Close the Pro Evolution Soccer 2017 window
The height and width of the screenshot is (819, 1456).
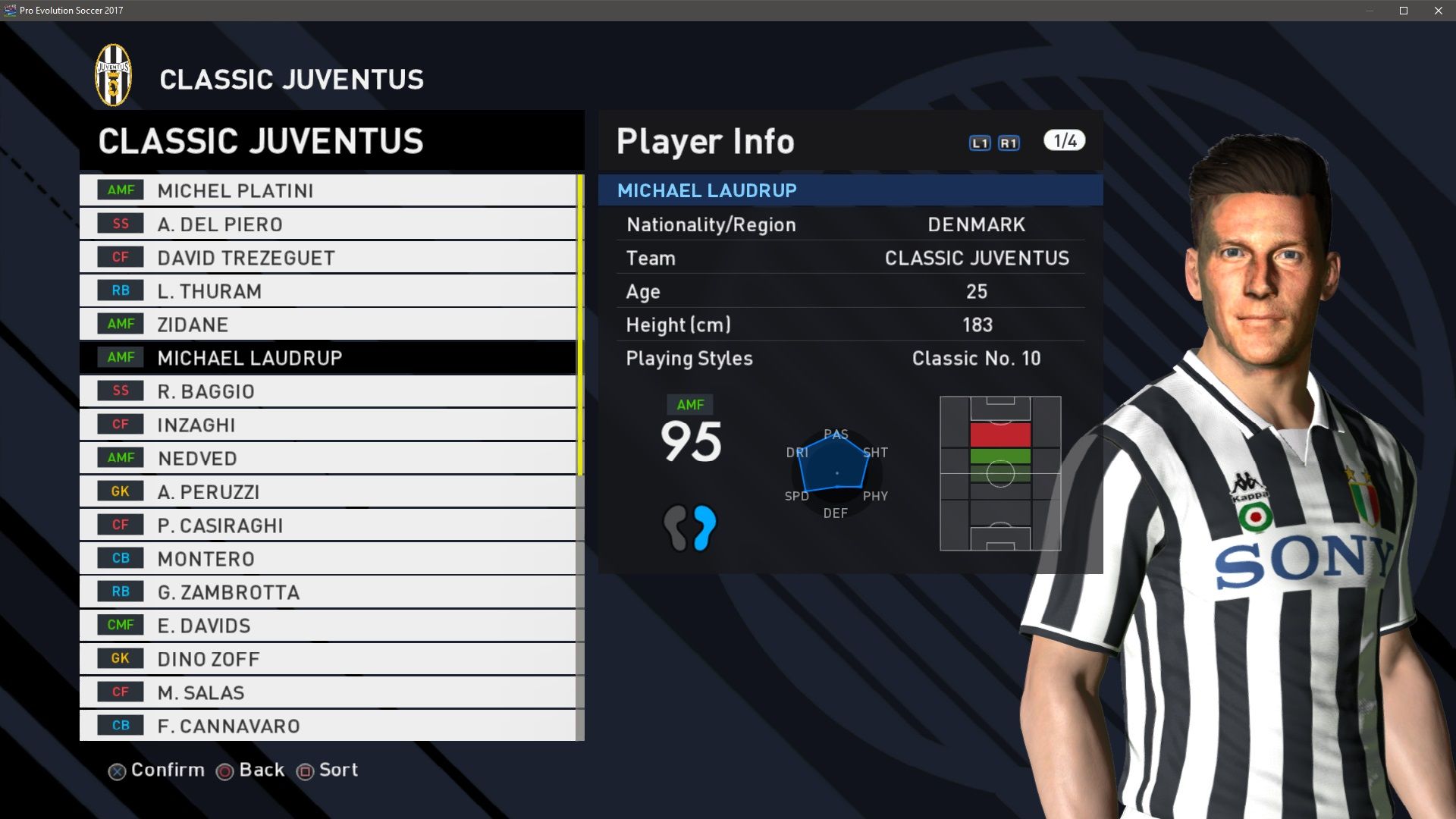[x=1438, y=11]
